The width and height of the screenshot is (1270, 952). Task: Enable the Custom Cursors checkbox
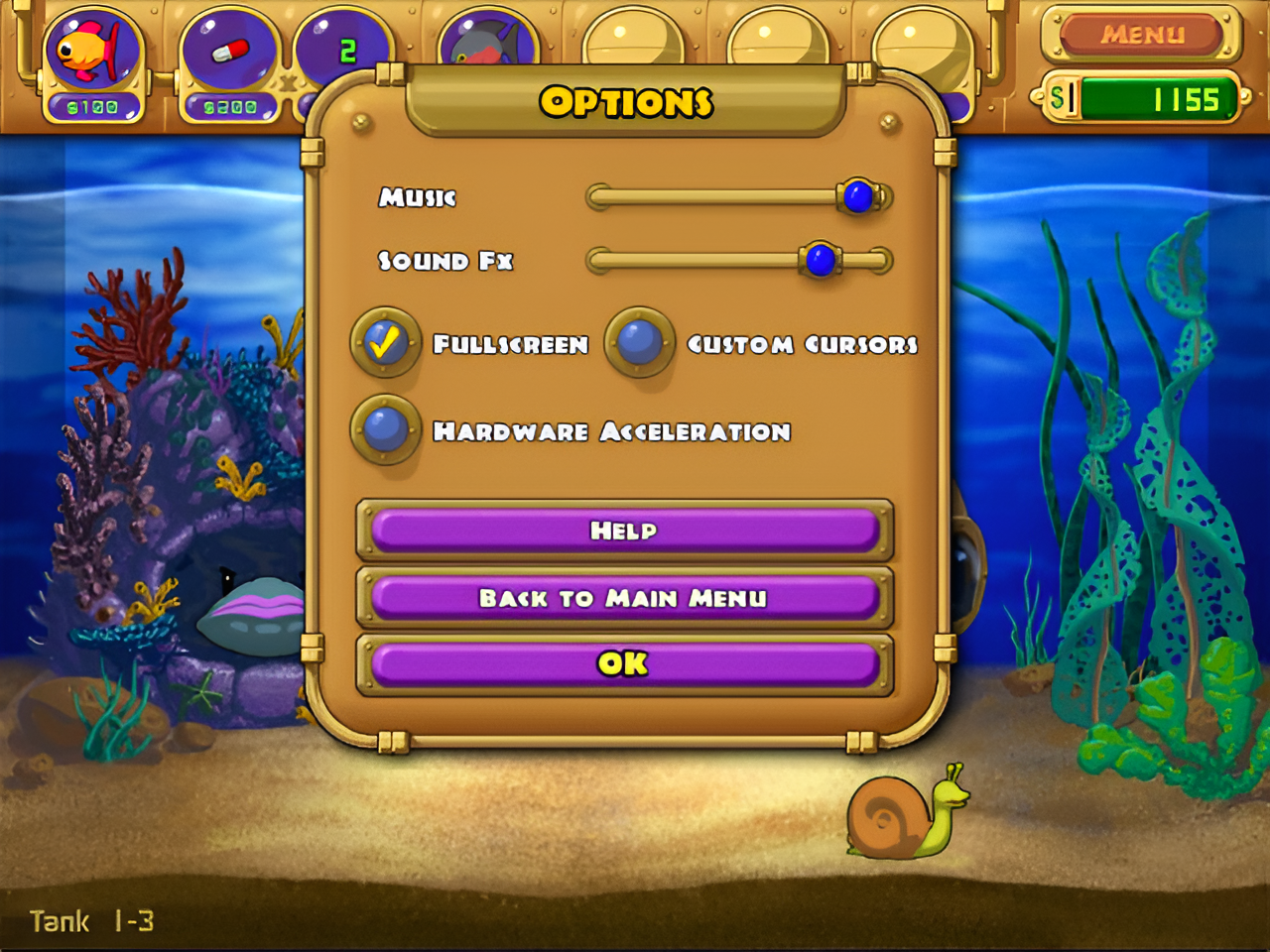point(639,343)
